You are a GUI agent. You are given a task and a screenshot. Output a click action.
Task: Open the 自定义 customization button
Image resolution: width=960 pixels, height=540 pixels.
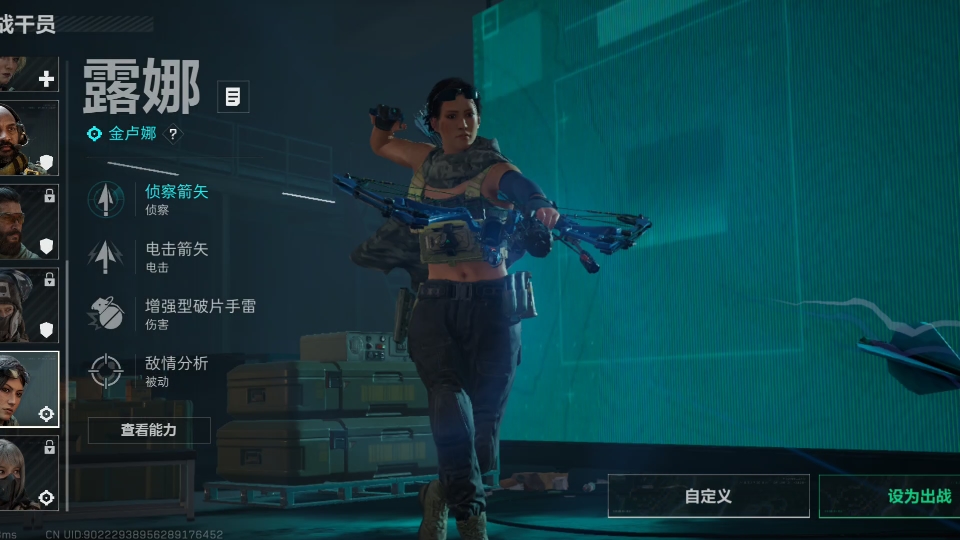(708, 496)
